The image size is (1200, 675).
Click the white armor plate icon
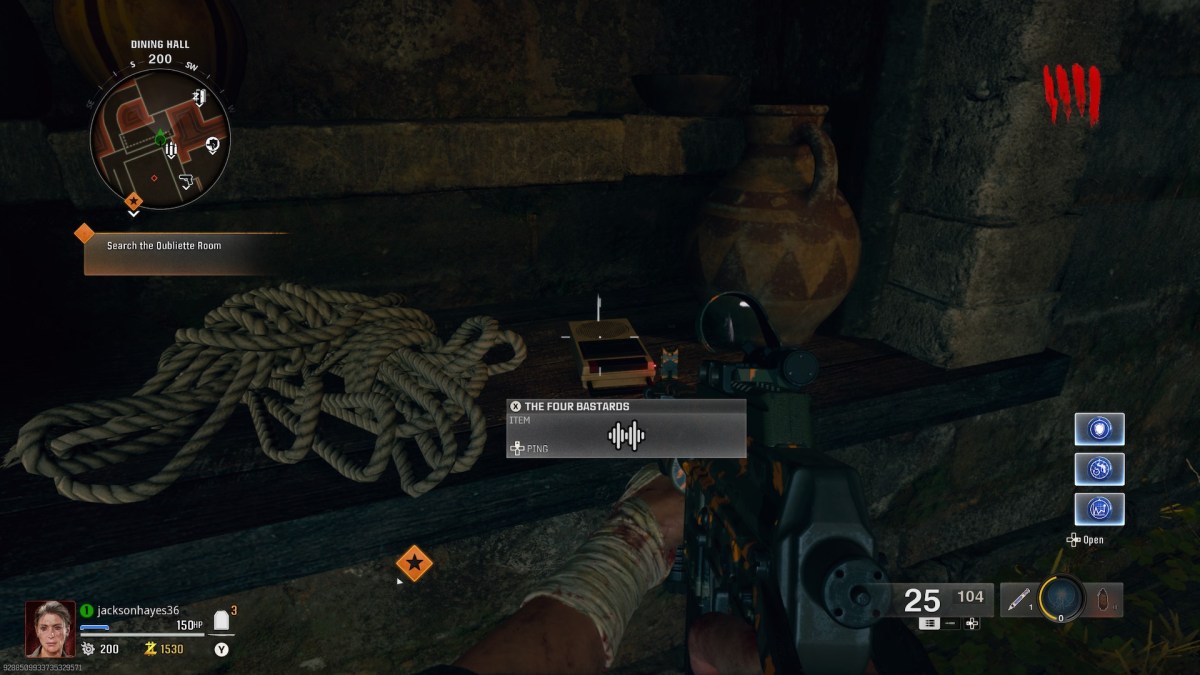coord(221,621)
